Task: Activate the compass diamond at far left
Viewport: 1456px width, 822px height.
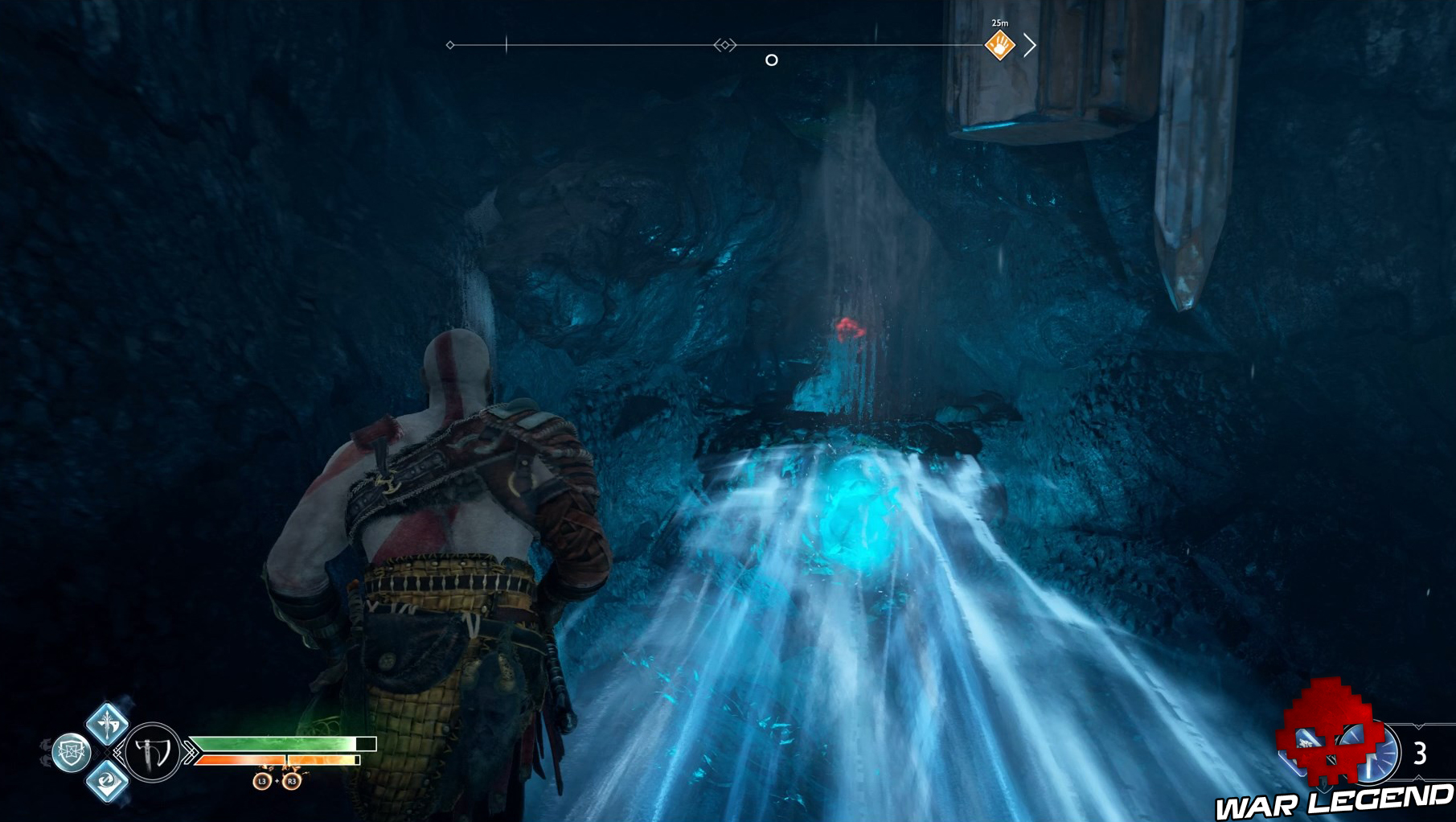Action: pyautogui.click(x=449, y=47)
